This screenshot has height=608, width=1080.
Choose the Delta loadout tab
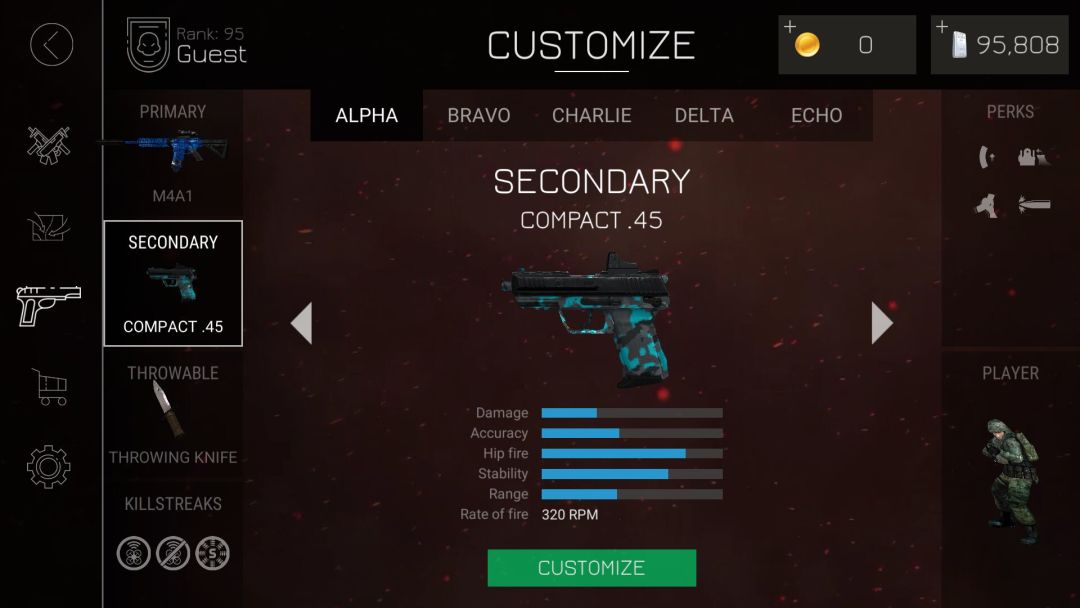(704, 115)
